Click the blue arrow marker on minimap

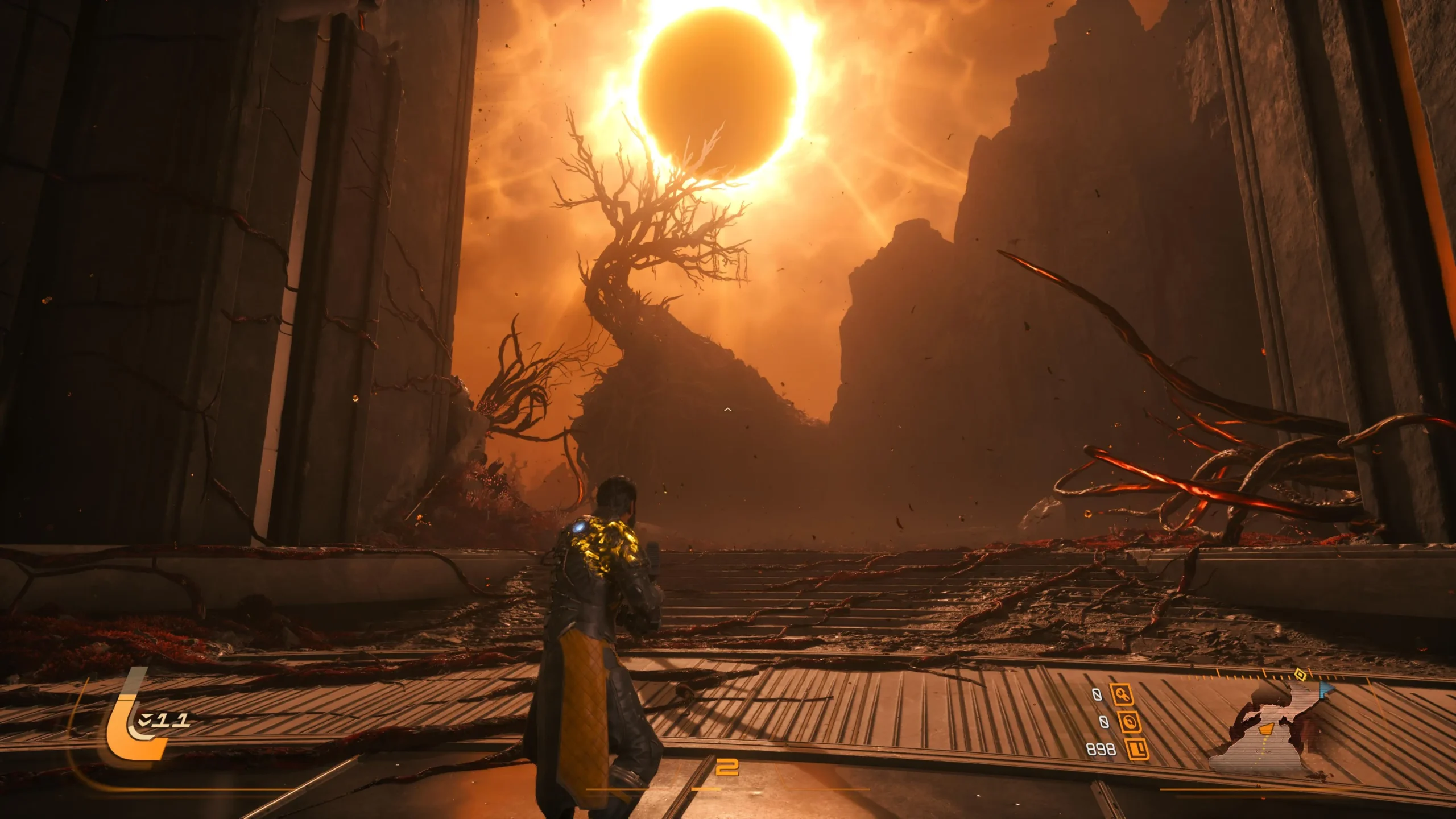click(x=1326, y=690)
